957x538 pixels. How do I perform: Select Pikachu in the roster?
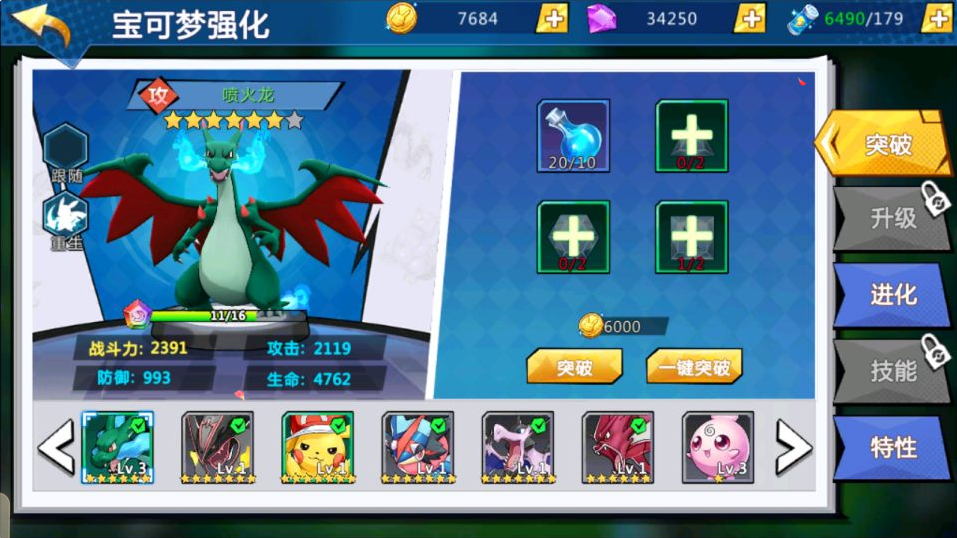(317, 447)
